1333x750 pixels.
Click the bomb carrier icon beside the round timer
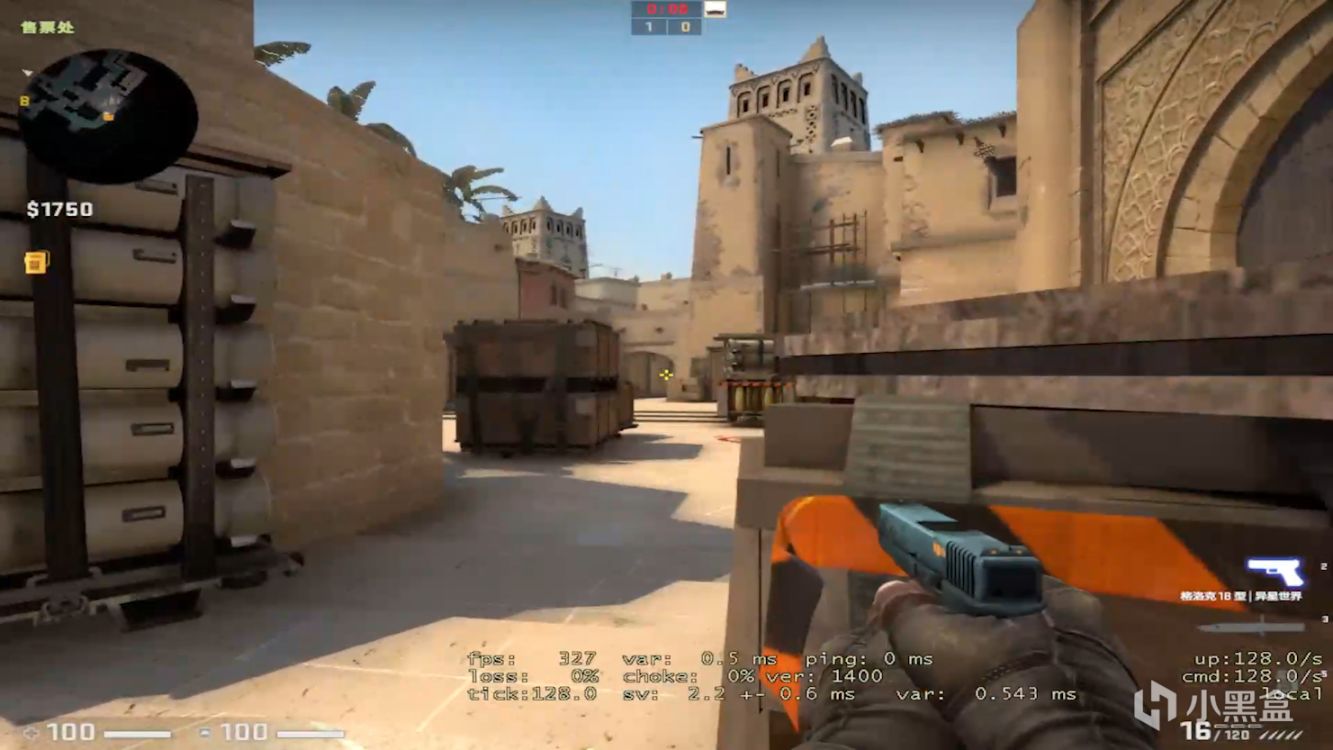pos(715,9)
